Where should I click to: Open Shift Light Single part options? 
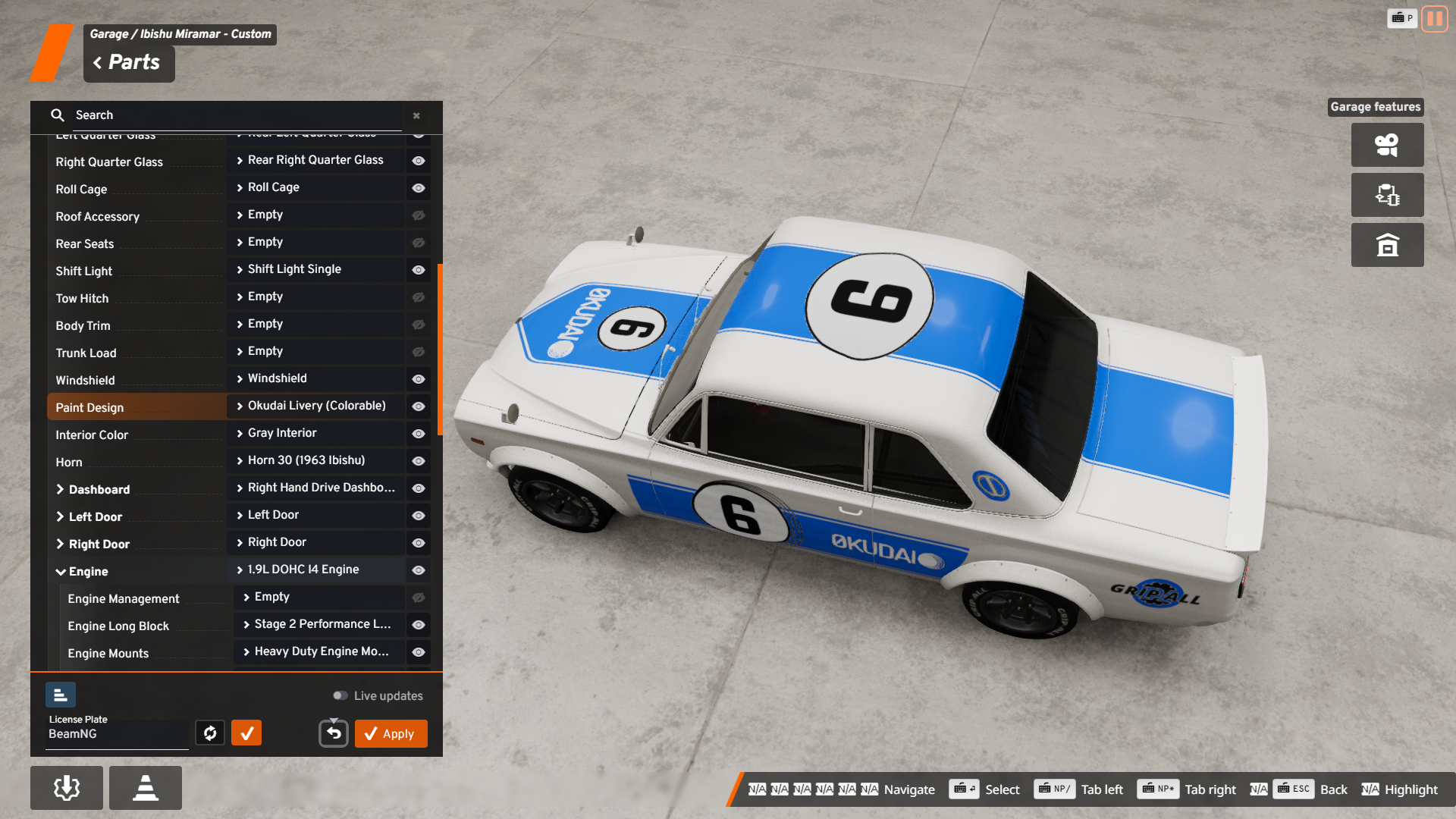315,269
